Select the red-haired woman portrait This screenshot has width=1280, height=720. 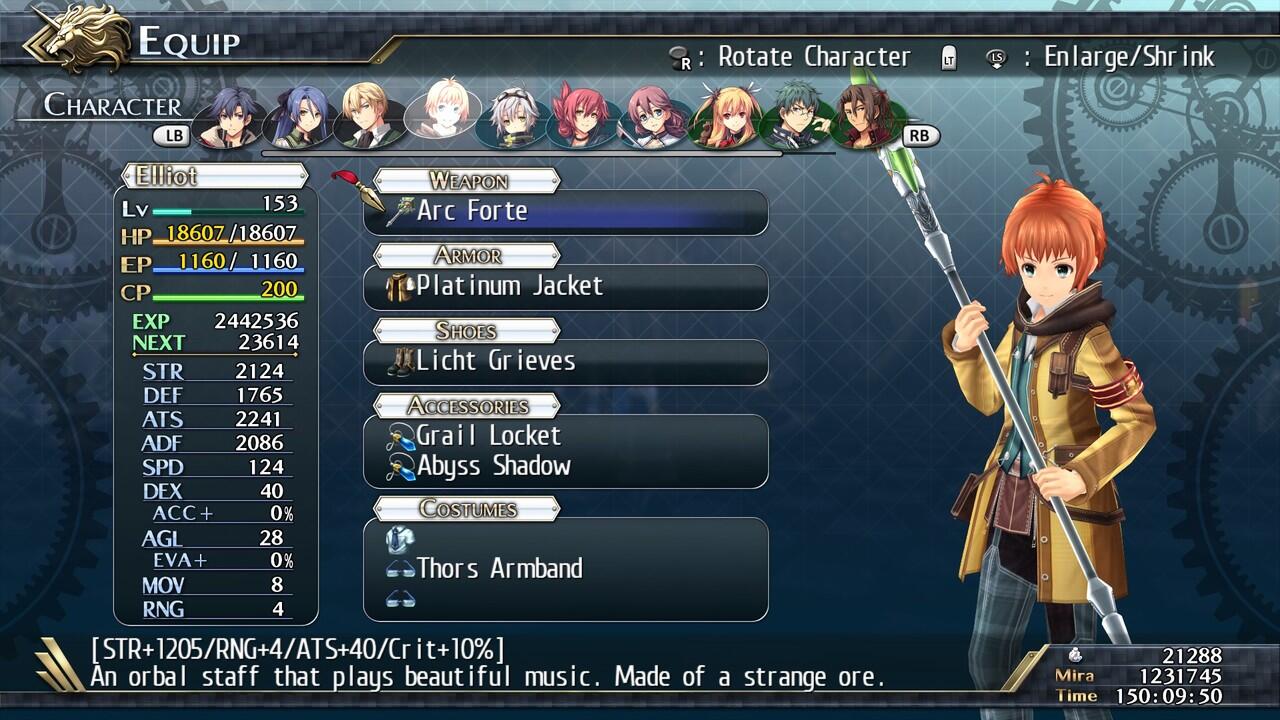pyautogui.click(x=582, y=116)
